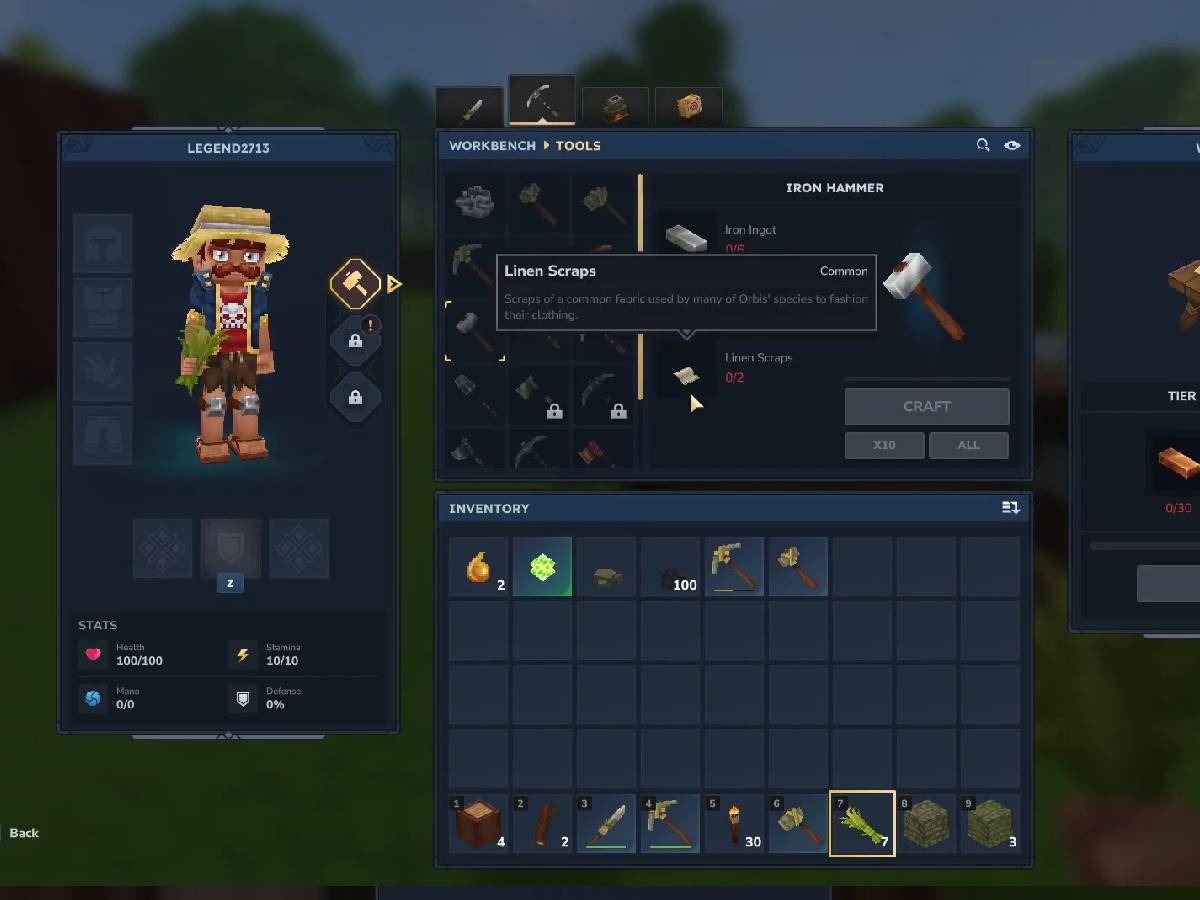Screen dimensions: 1200x900
Task: Select the coal stack of 100
Action: coord(670,567)
